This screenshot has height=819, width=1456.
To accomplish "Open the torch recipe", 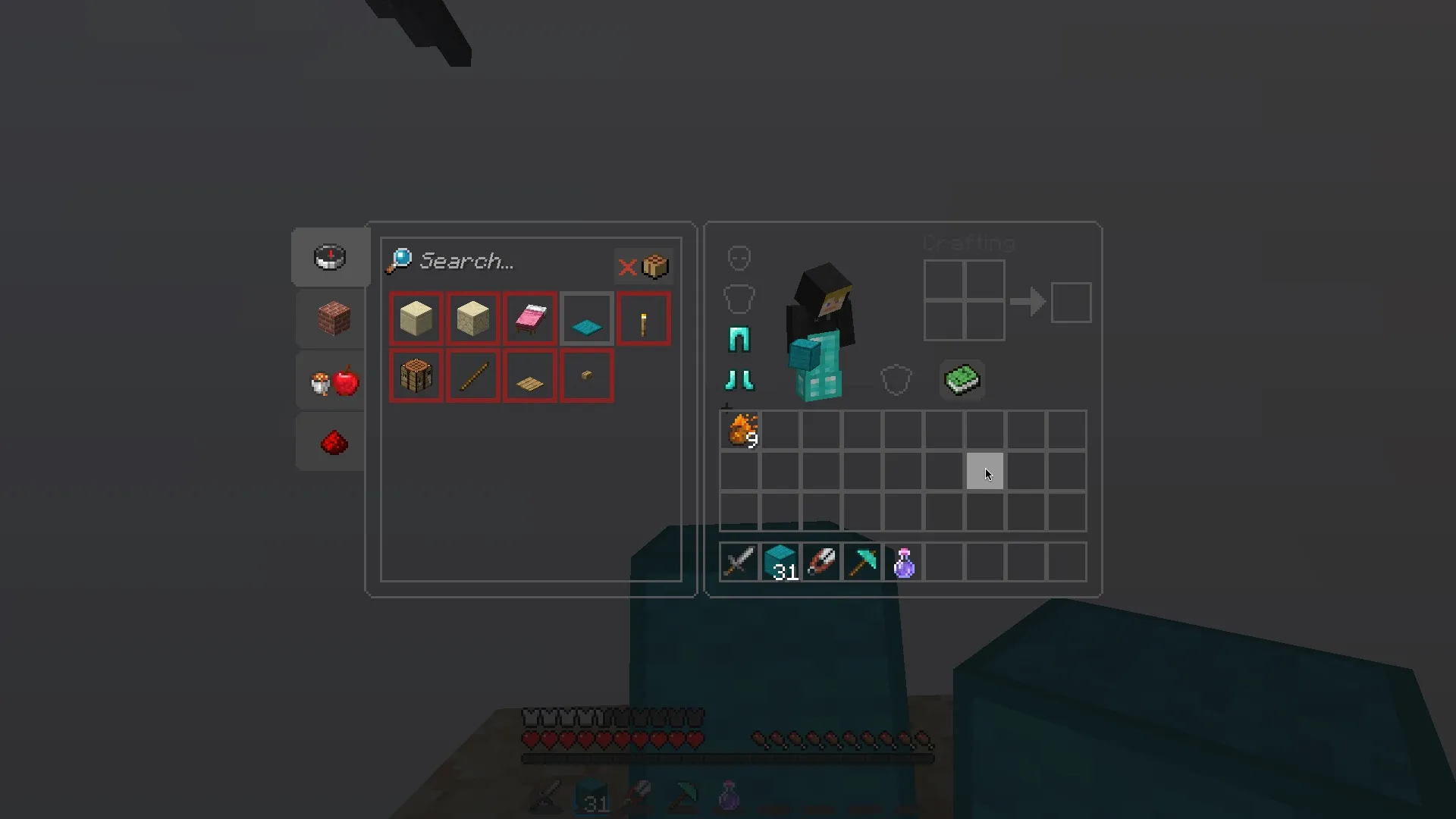I will (x=644, y=318).
